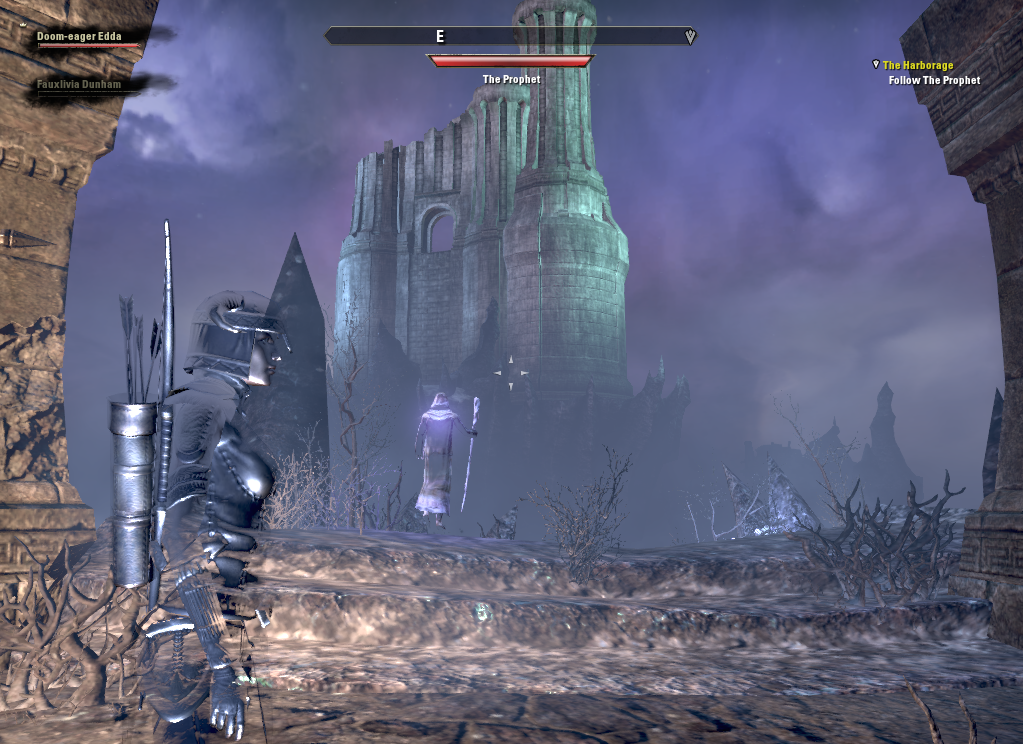The image size is (1023, 744).
Task: Select Doom-eager Edda's group frame
Action: click(x=80, y=38)
